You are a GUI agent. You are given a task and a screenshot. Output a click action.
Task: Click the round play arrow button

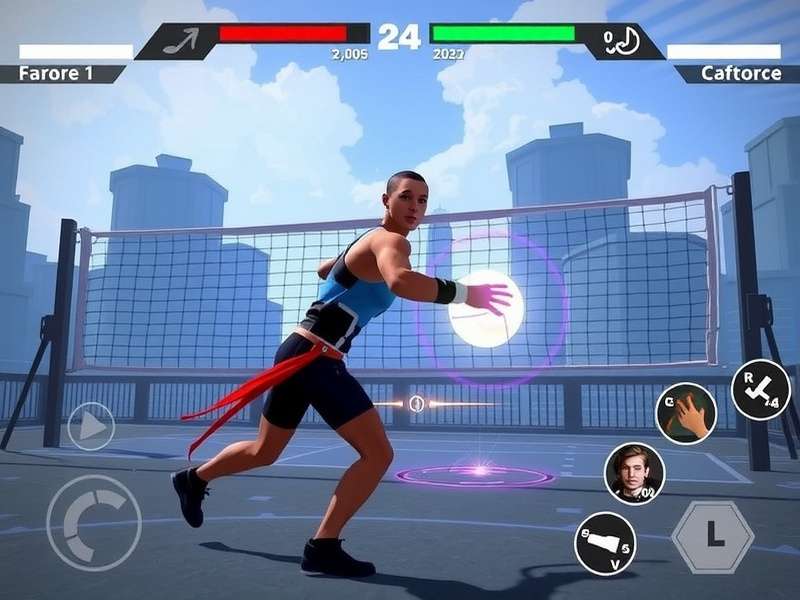tap(91, 426)
